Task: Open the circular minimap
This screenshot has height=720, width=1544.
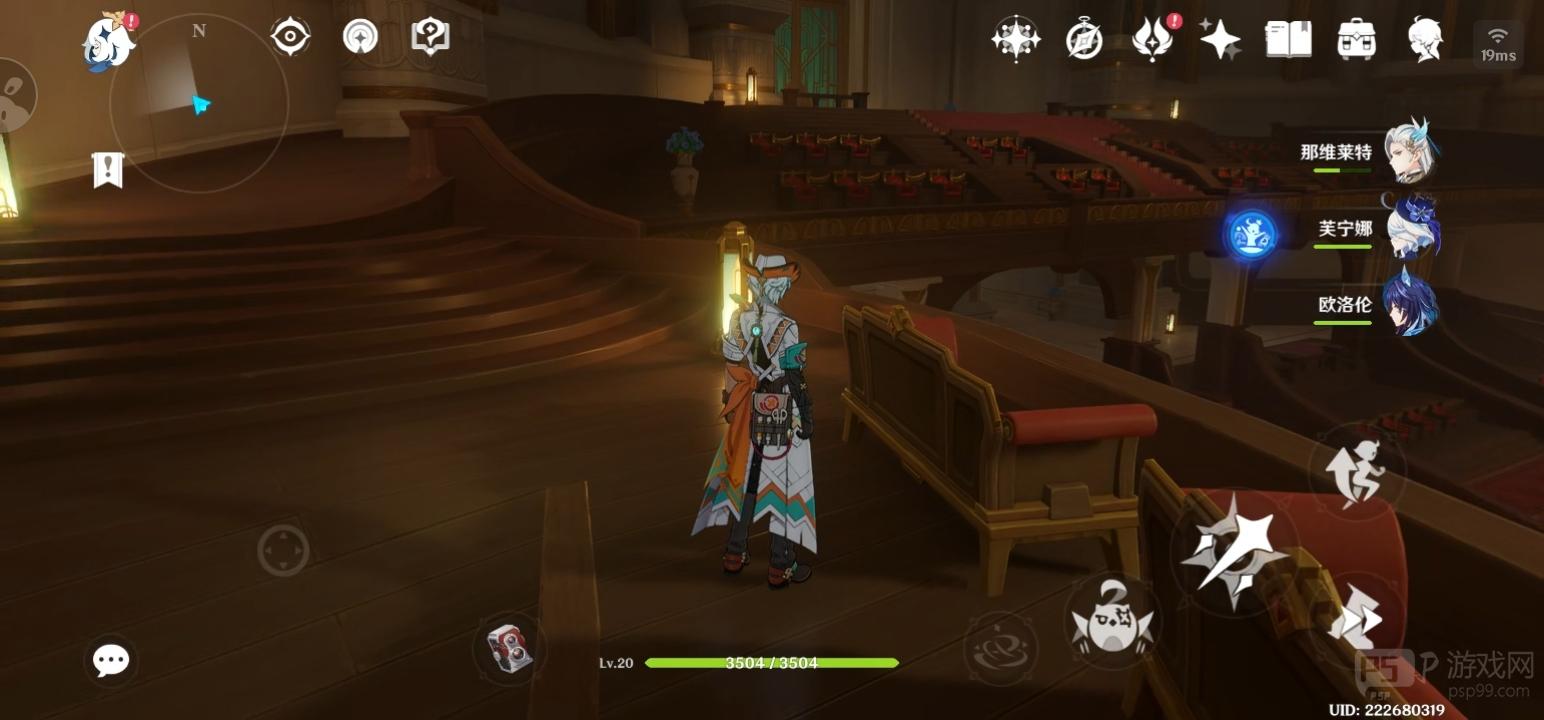Action: [x=199, y=103]
